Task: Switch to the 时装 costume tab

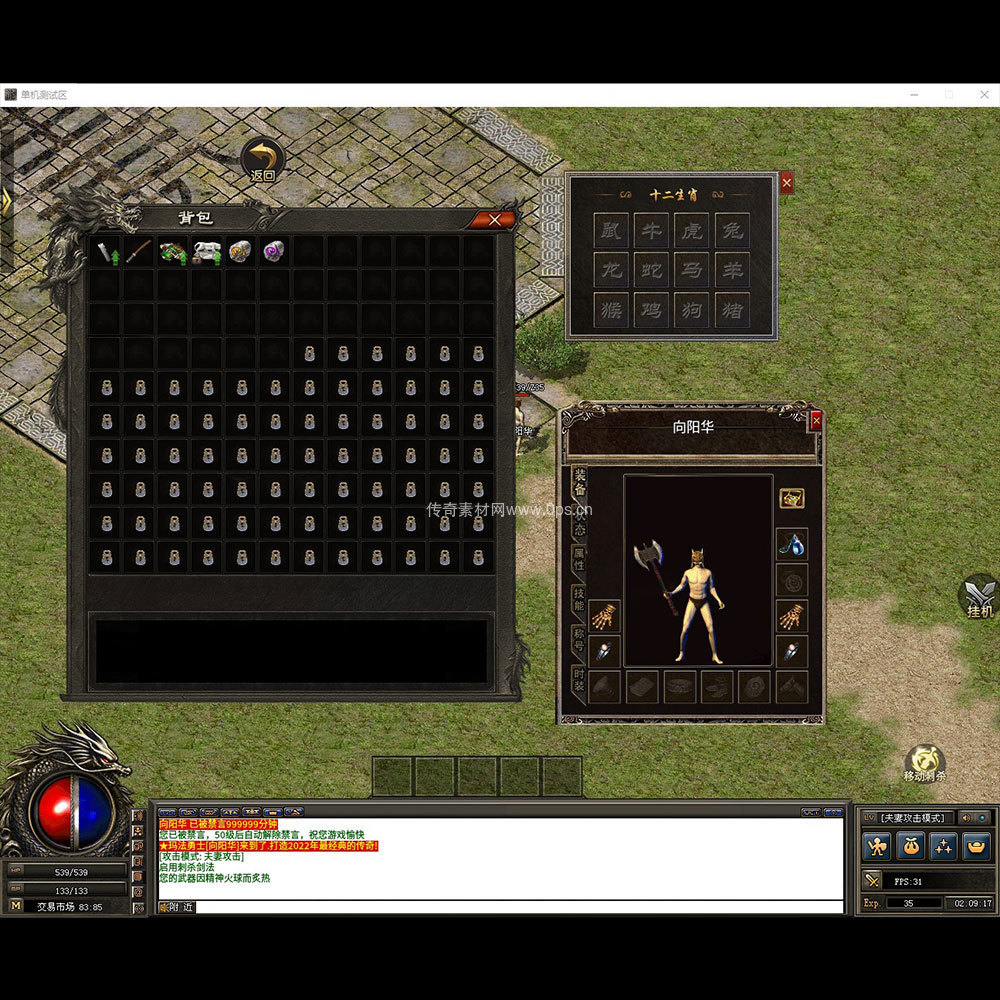Action: [x=579, y=680]
